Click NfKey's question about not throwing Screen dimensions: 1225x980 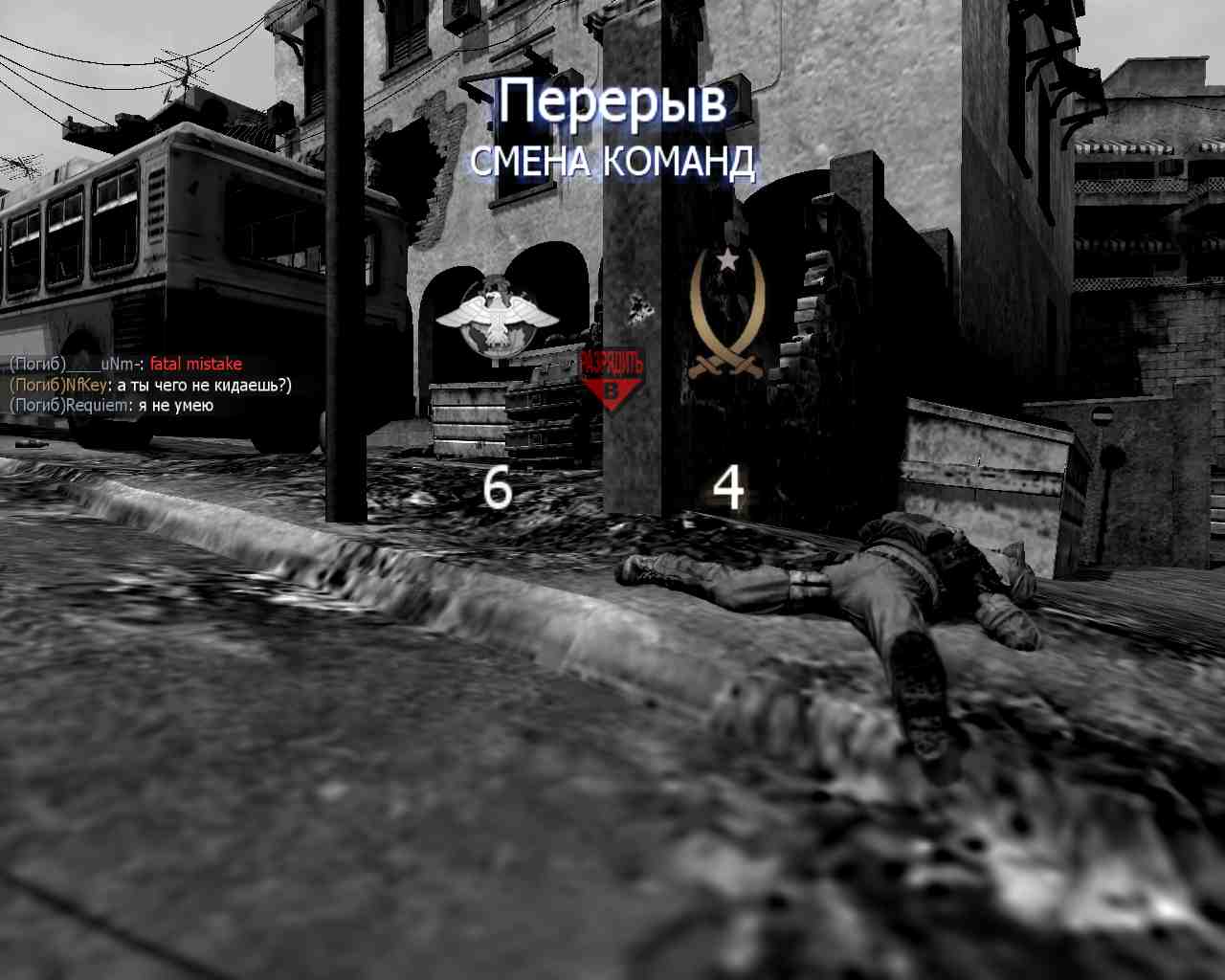point(203,385)
